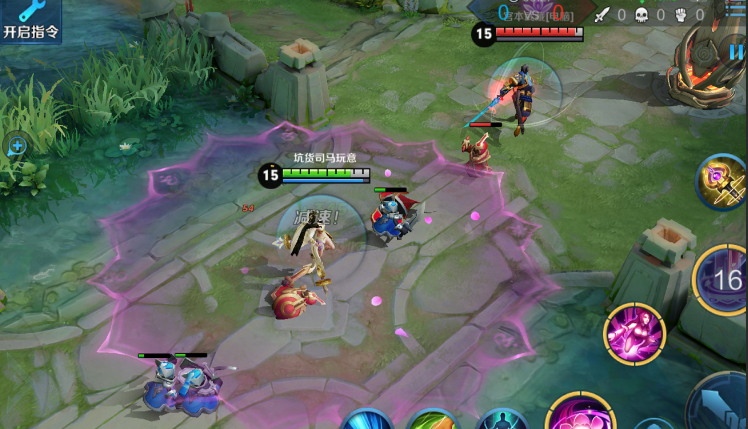Image resolution: width=748 pixels, height=429 pixels.
Task: Cast the pink female figure skill
Action: click(634, 334)
